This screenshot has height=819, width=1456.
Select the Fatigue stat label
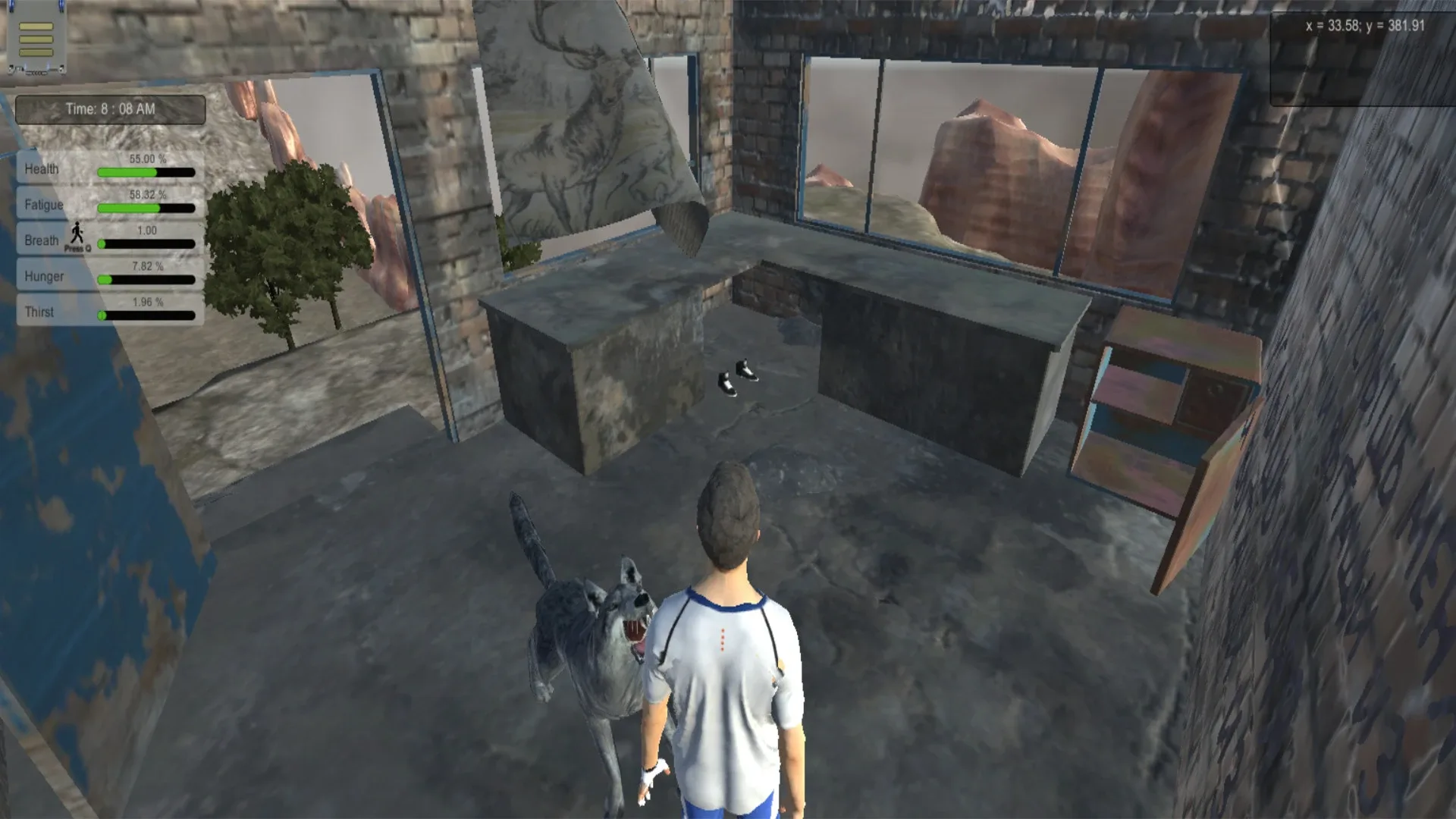click(45, 205)
